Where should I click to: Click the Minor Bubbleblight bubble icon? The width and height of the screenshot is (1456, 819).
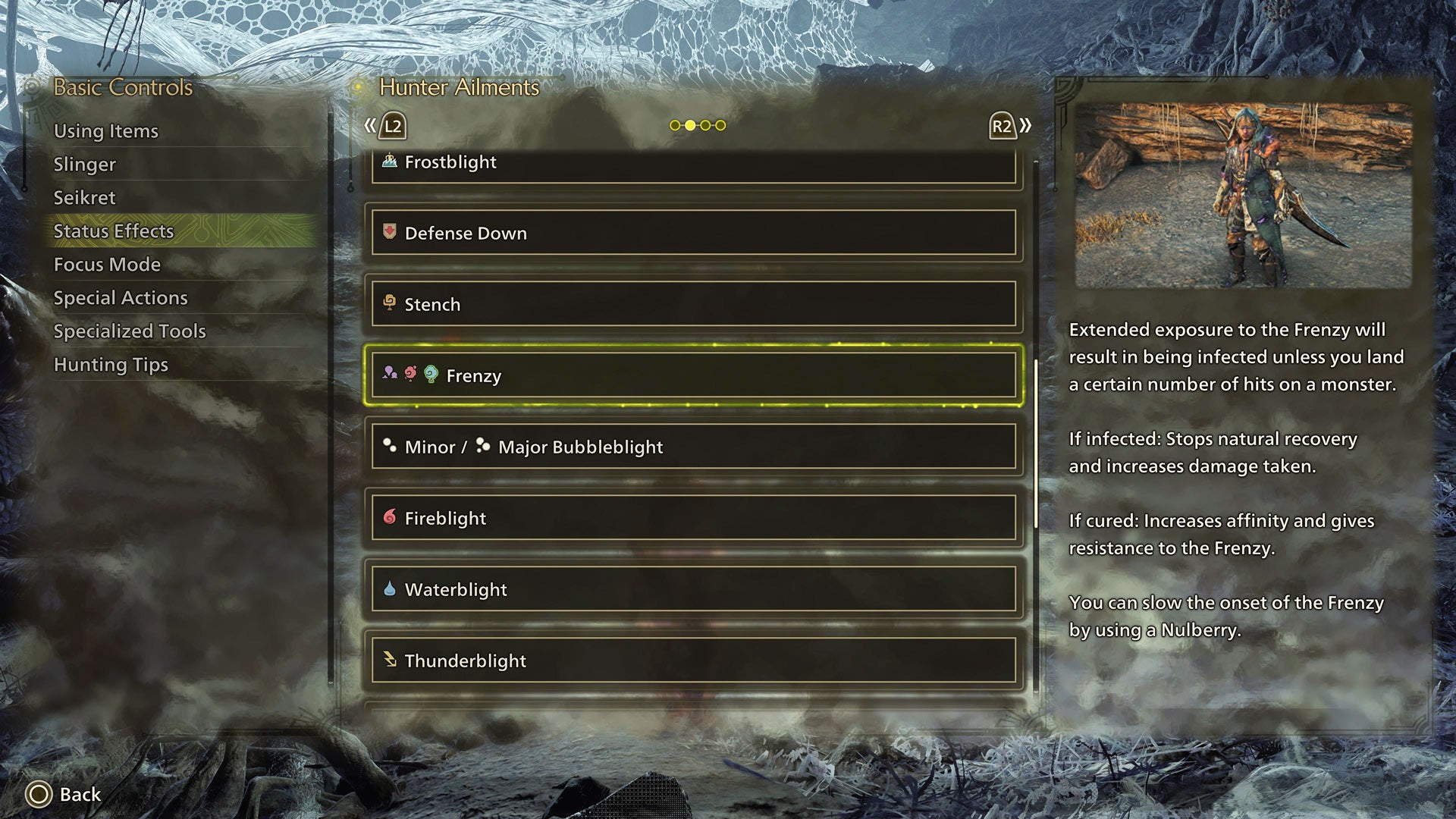coord(389,447)
